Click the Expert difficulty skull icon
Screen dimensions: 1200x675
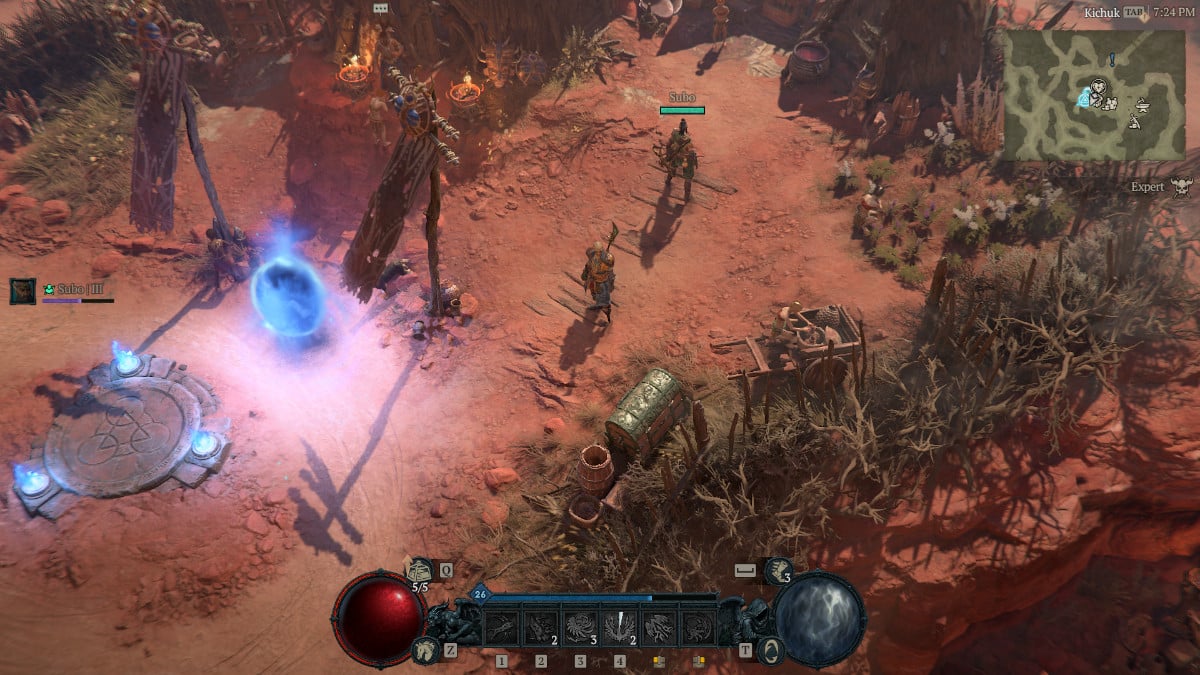(x=1181, y=187)
